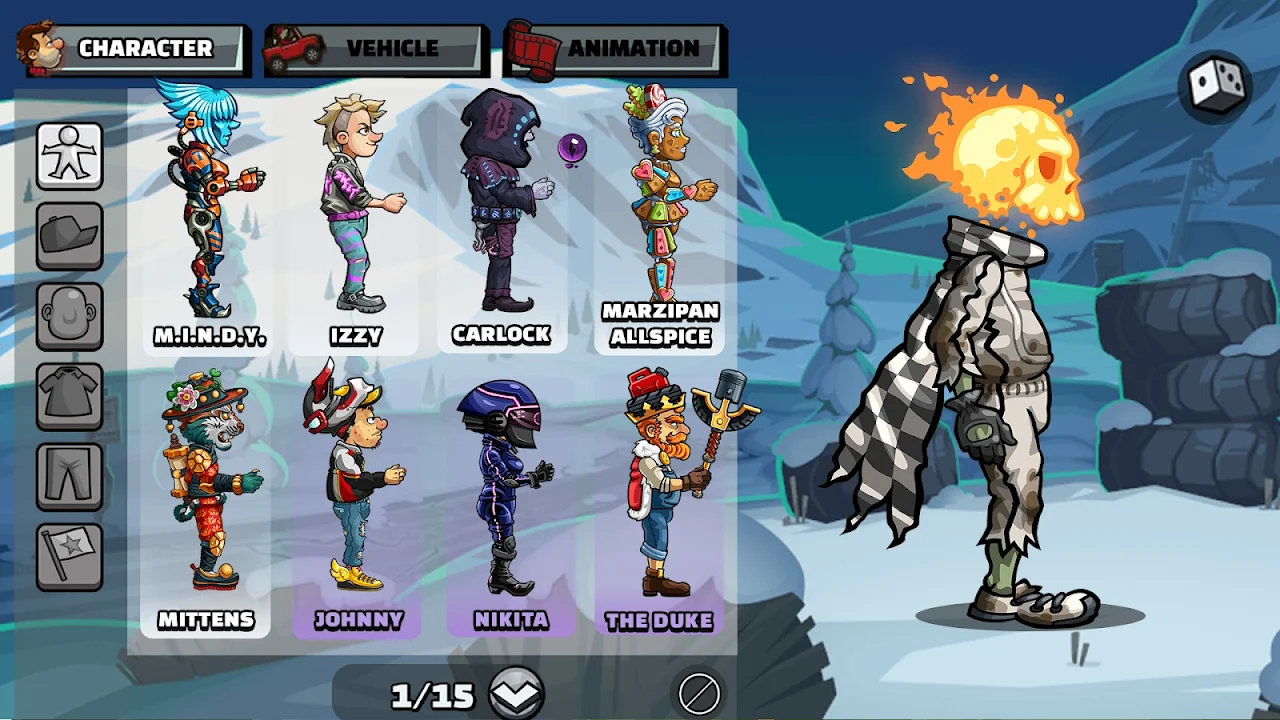Show the full body skin category
The width and height of the screenshot is (1280, 720).
70,156
